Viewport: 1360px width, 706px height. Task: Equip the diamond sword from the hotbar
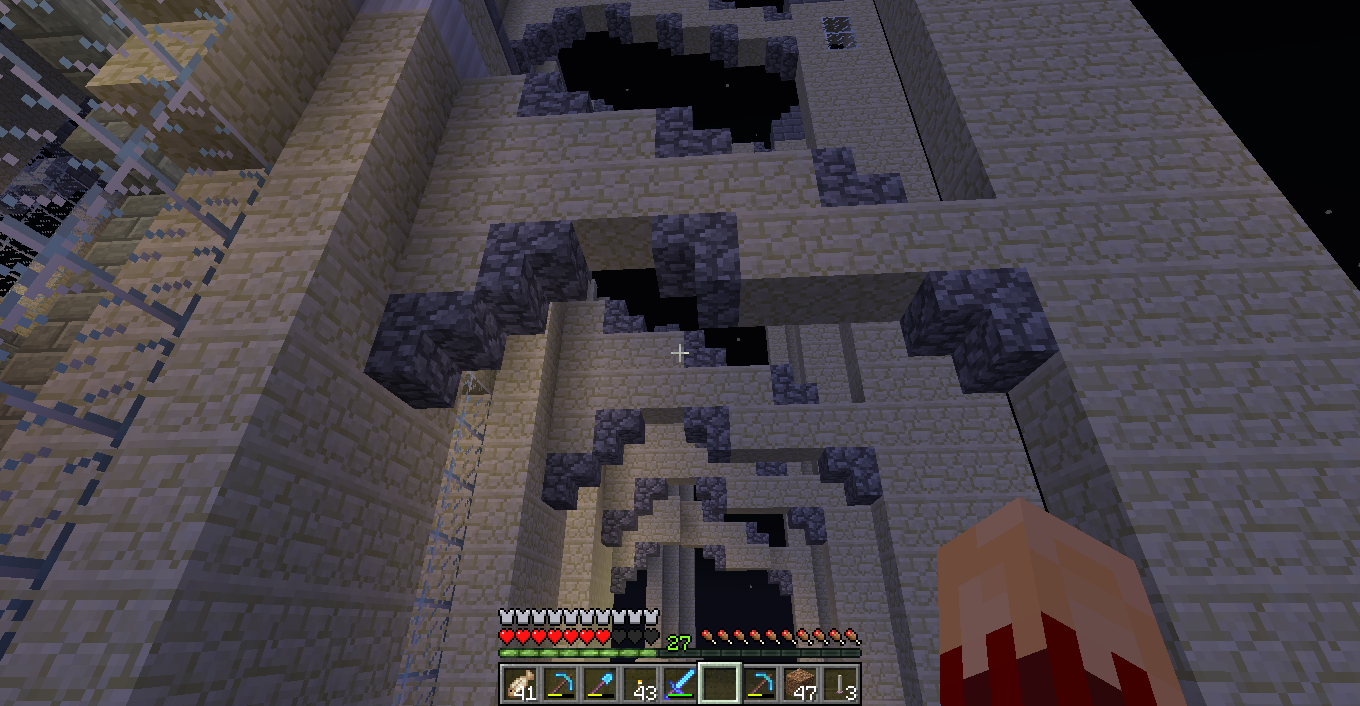click(680, 684)
